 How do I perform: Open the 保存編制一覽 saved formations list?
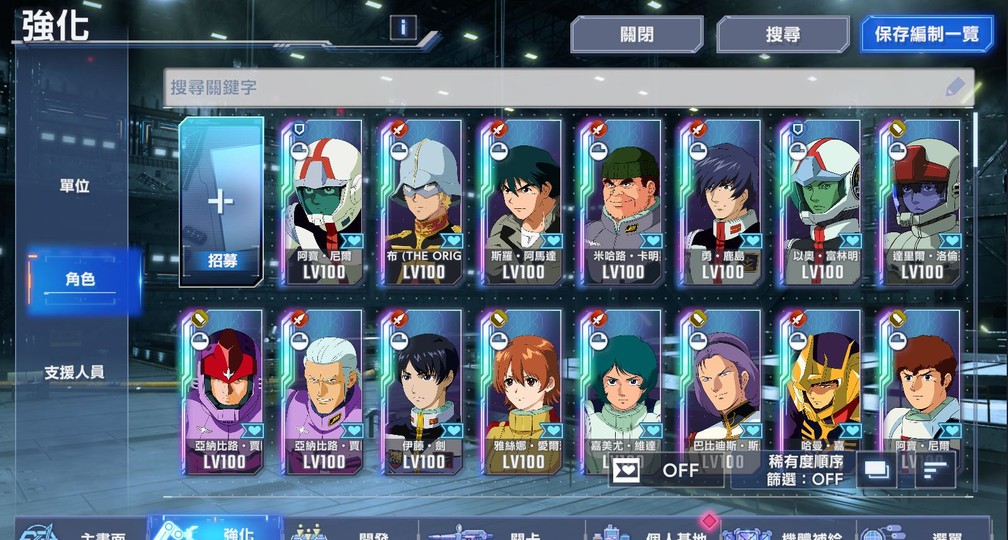pos(927,34)
